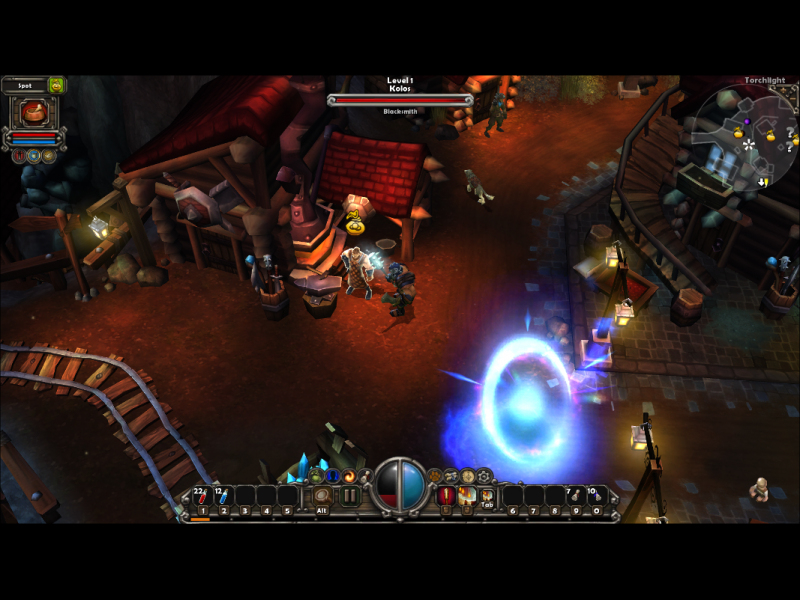Image resolution: width=800 pixels, height=600 pixels.
Task: Click the magnifying glass Alt button
Action: [322, 496]
